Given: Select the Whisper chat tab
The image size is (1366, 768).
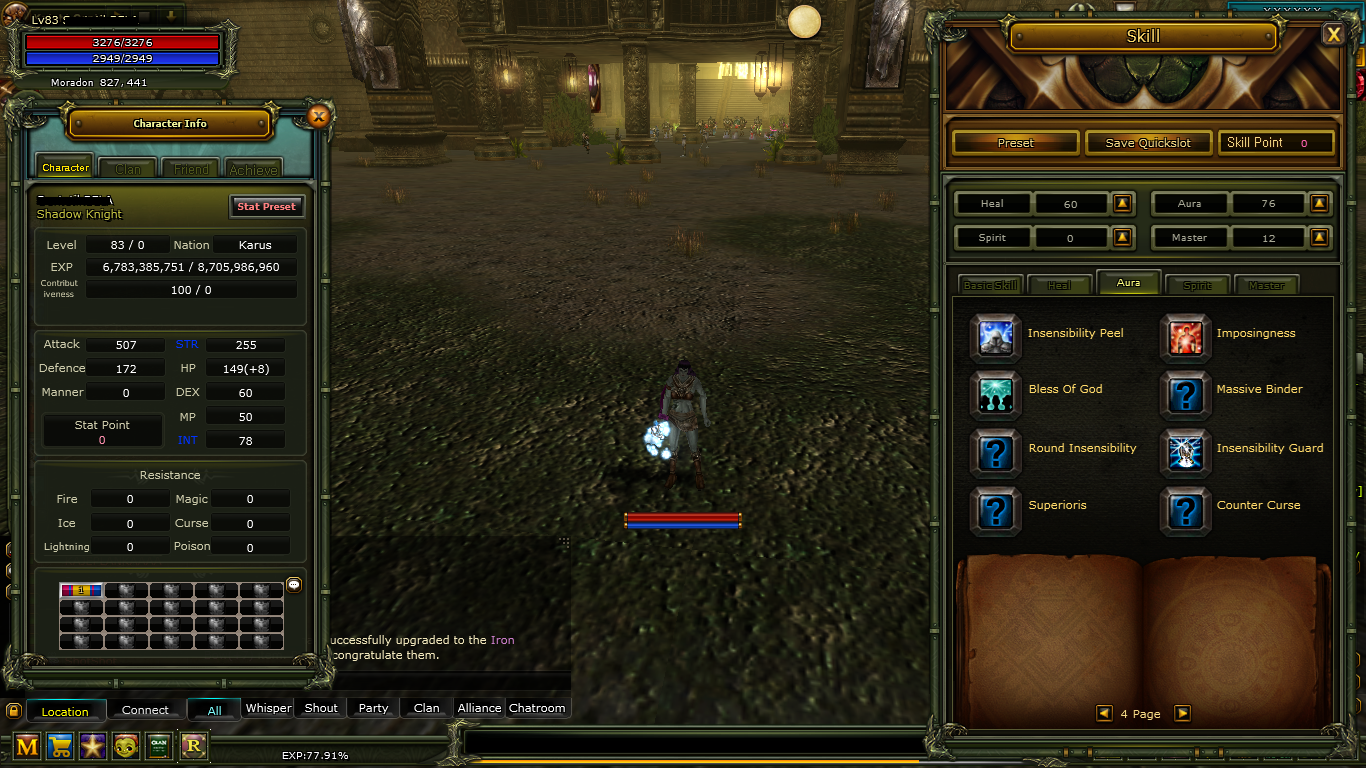Looking at the screenshot, I should pyautogui.click(x=268, y=708).
